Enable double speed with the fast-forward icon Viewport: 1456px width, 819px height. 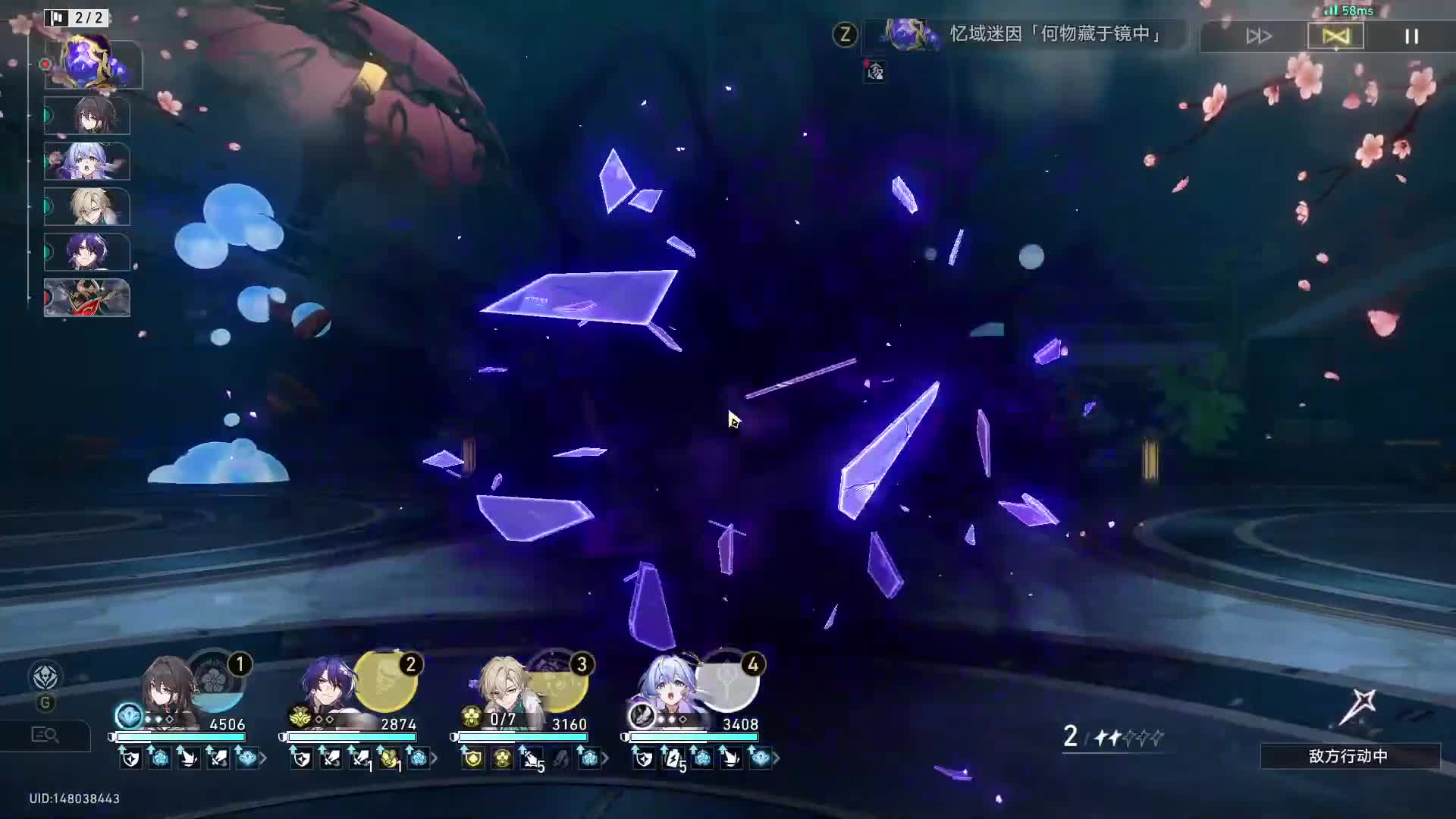[1258, 35]
